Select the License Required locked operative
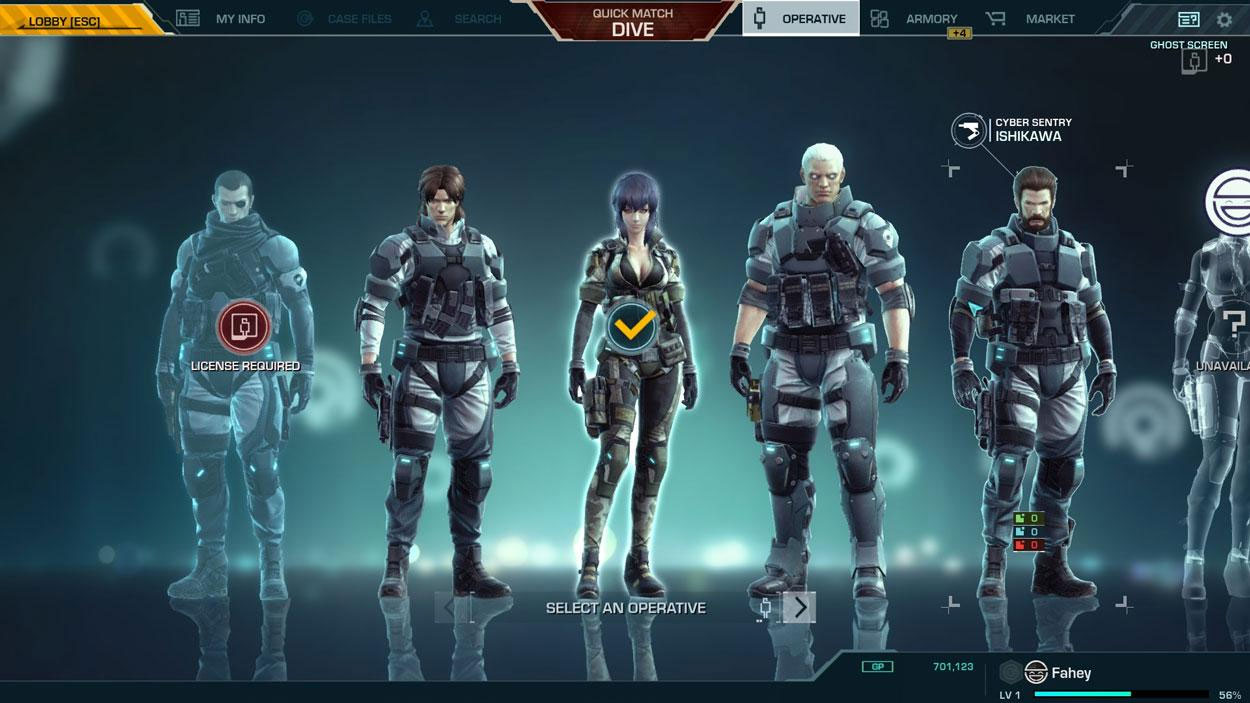This screenshot has height=703, width=1250. pyautogui.click(x=244, y=326)
